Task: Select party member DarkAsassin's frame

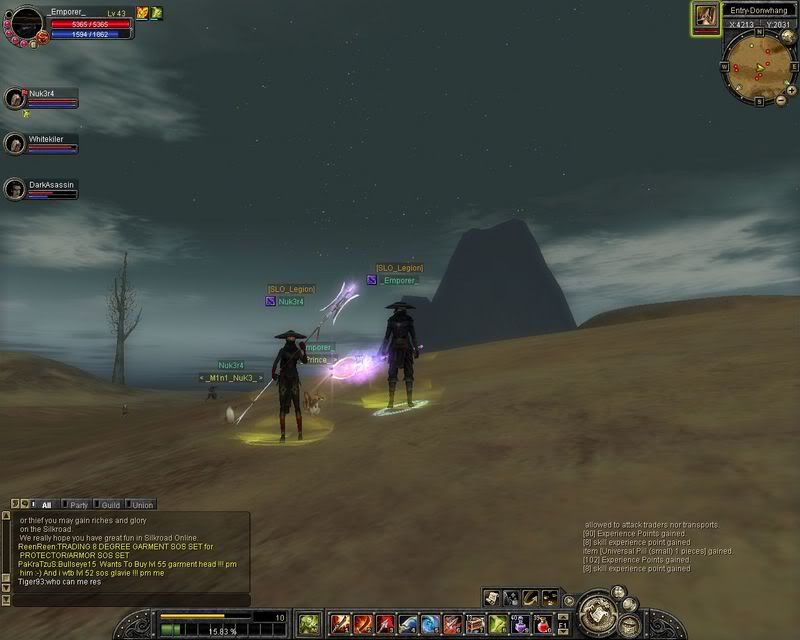Action: tap(41, 188)
